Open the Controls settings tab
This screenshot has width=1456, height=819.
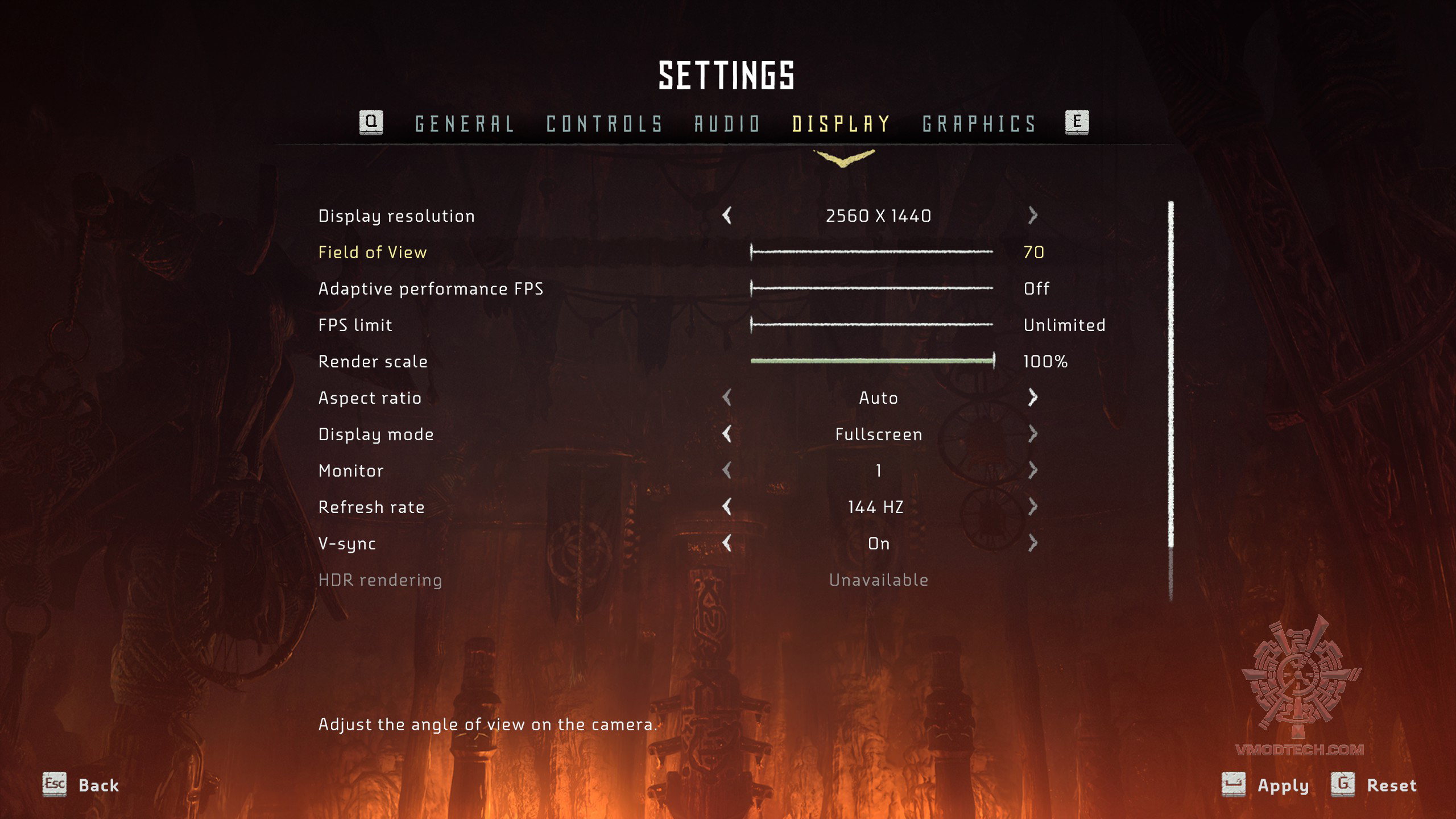point(605,124)
